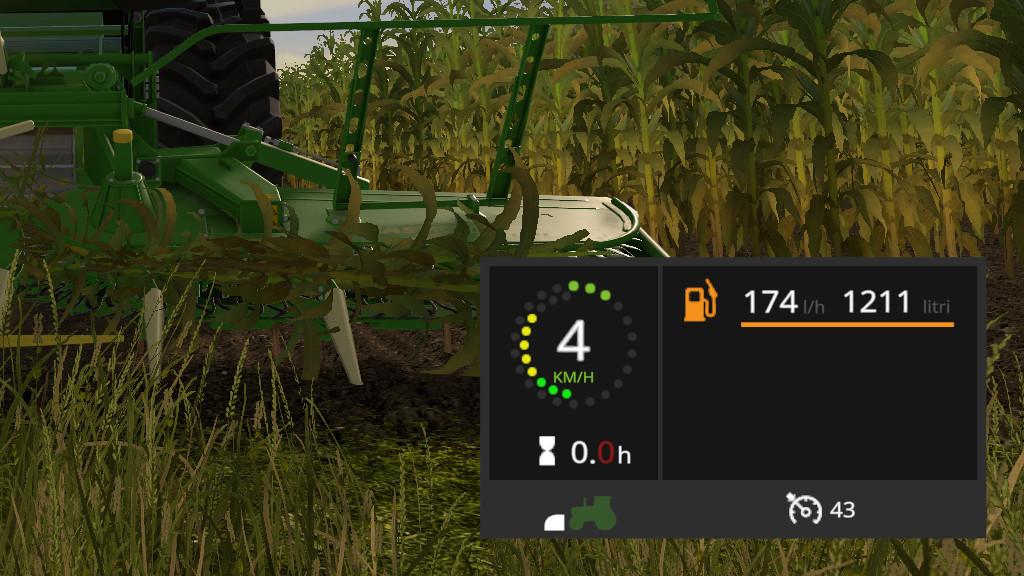
Task: Select the orange fuel pump icon
Action: click(x=701, y=302)
